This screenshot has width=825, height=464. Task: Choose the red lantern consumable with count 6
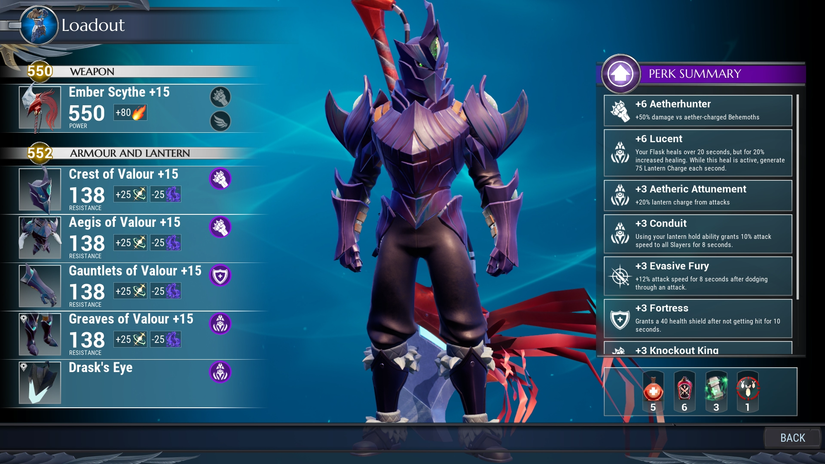(x=684, y=388)
